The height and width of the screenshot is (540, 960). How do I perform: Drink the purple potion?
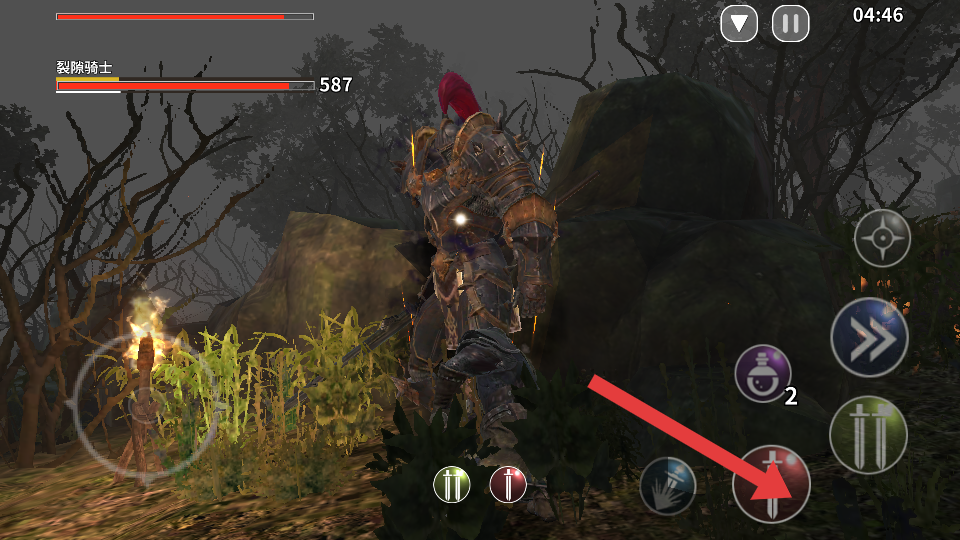tap(763, 374)
